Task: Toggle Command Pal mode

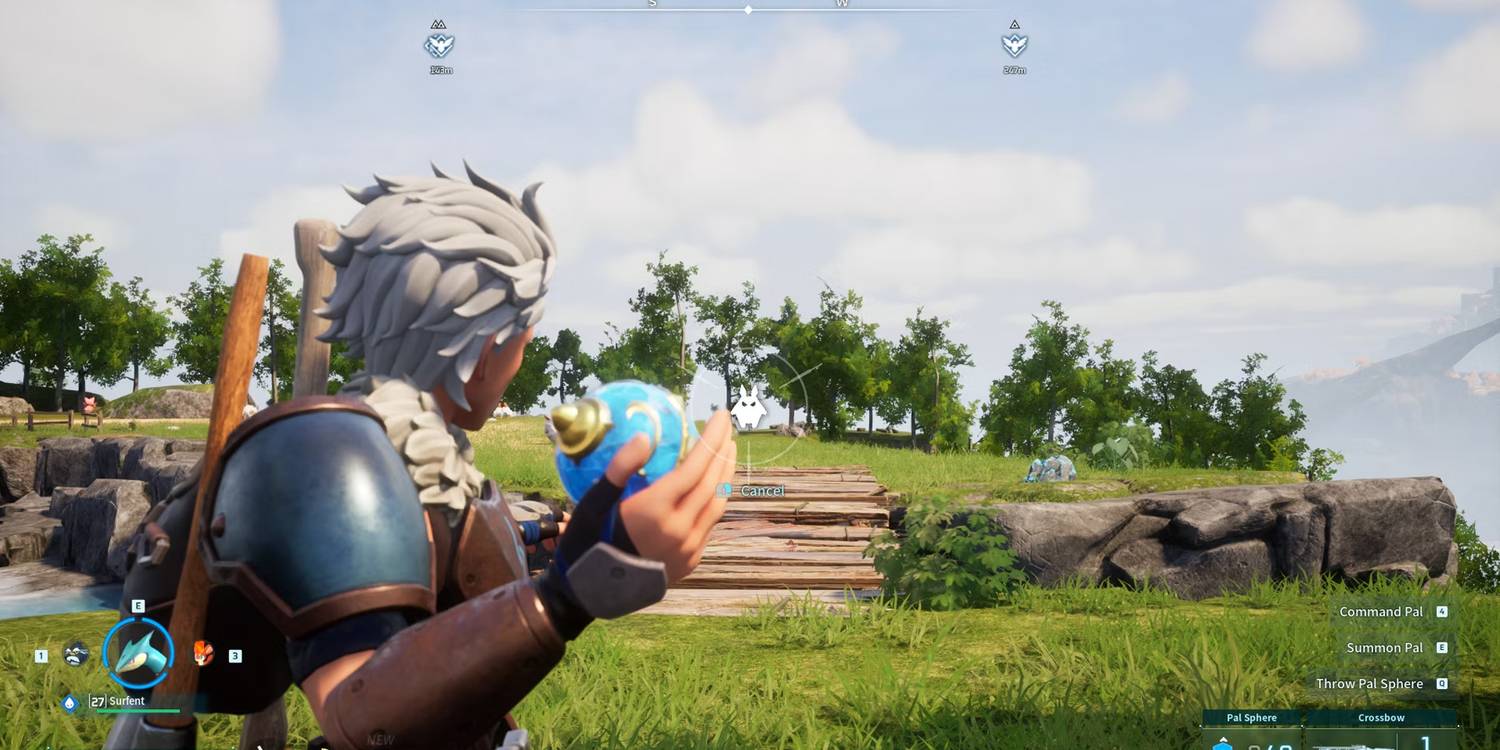Action: pyautogui.click(x=1383, y=611)
